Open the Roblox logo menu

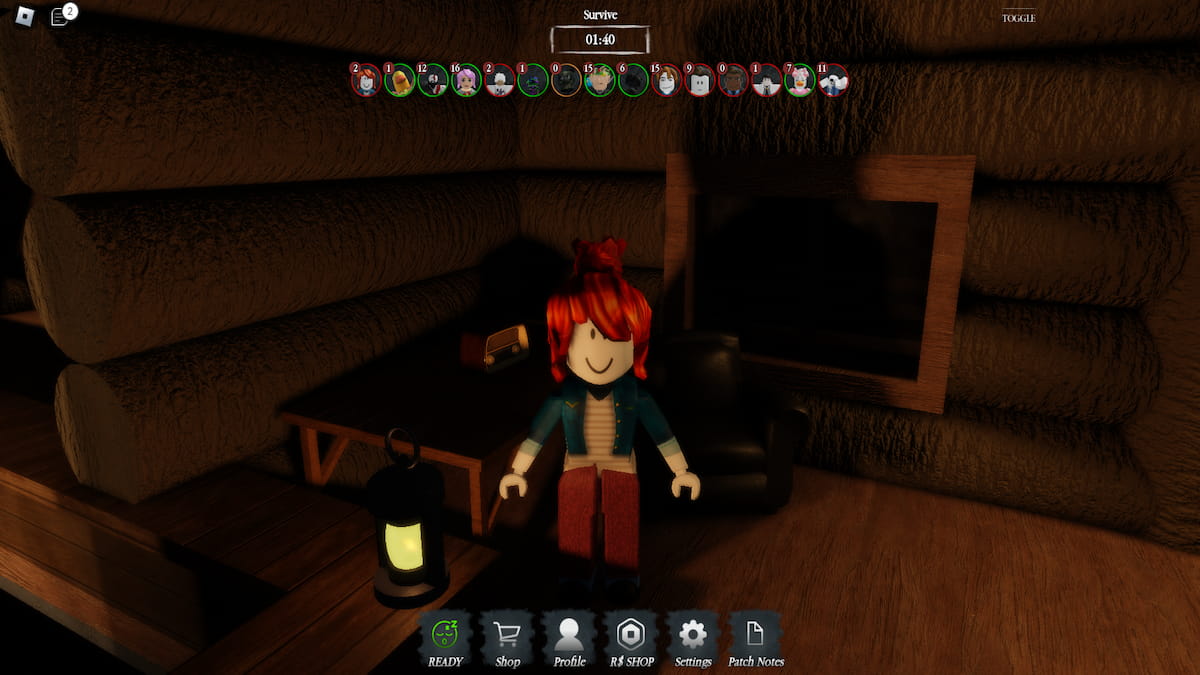pos(26,16)
